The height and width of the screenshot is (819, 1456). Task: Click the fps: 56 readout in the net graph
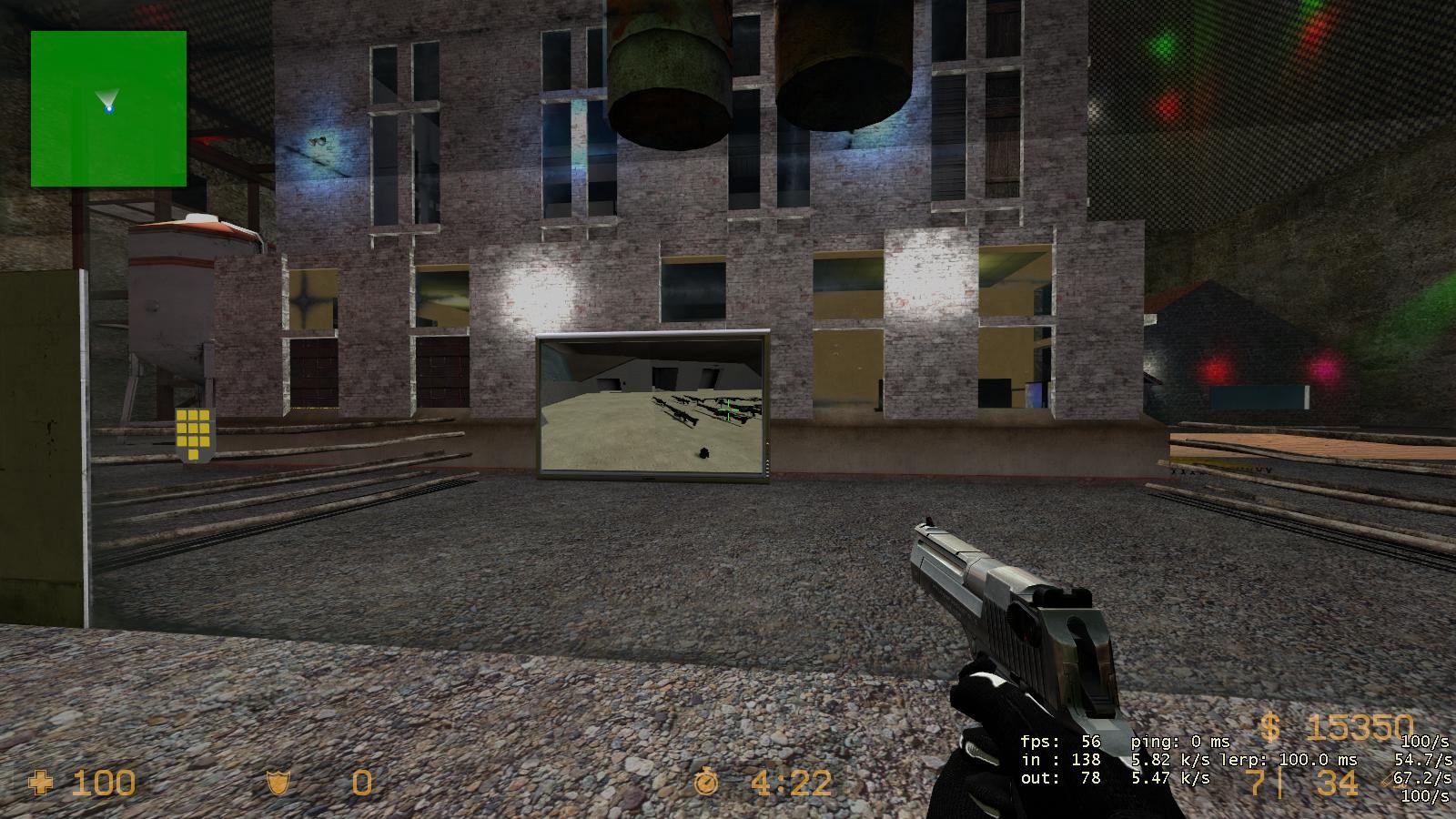(1061, 742)
